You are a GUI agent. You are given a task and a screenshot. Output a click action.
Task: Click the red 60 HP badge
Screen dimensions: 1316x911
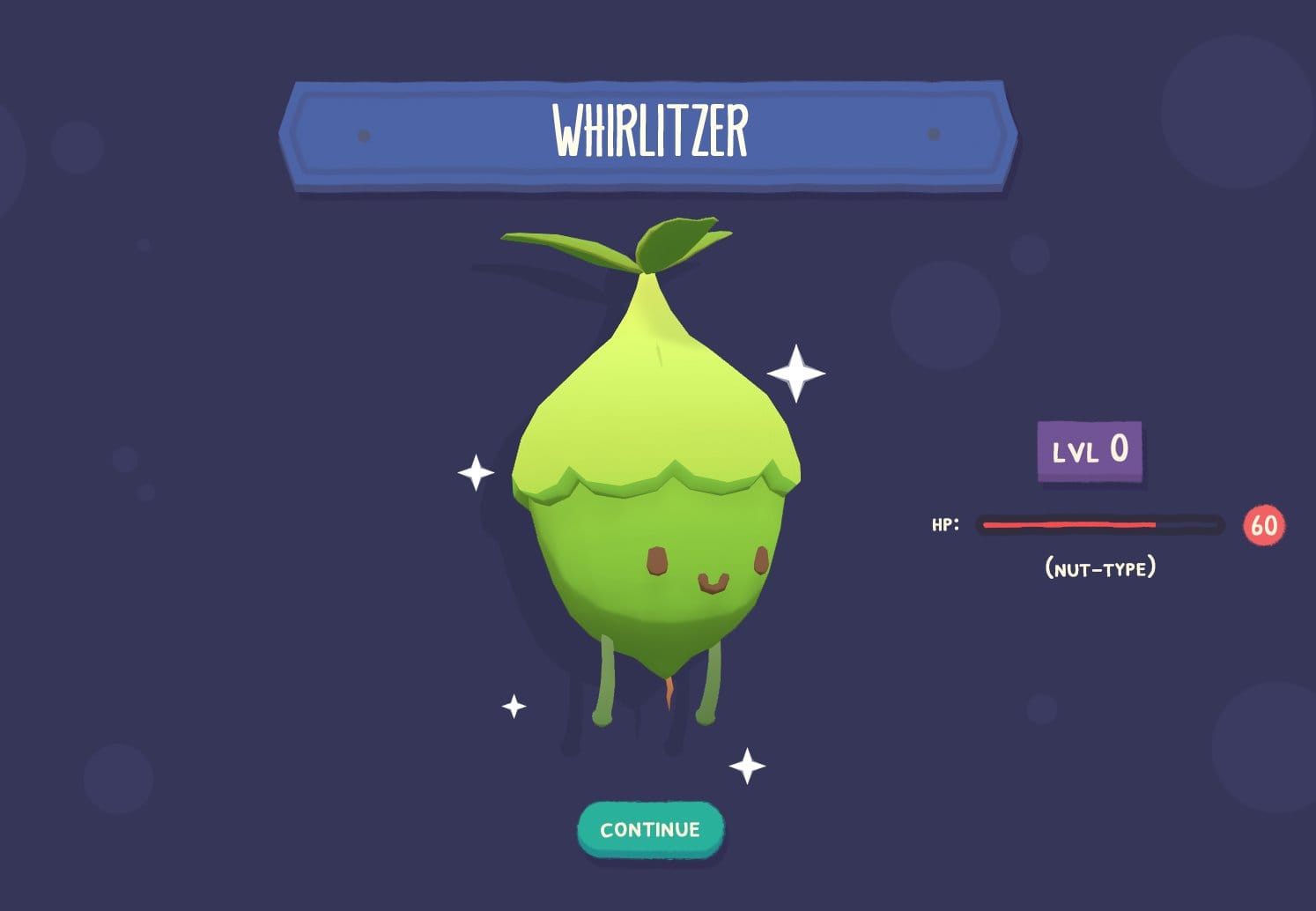1263,524
